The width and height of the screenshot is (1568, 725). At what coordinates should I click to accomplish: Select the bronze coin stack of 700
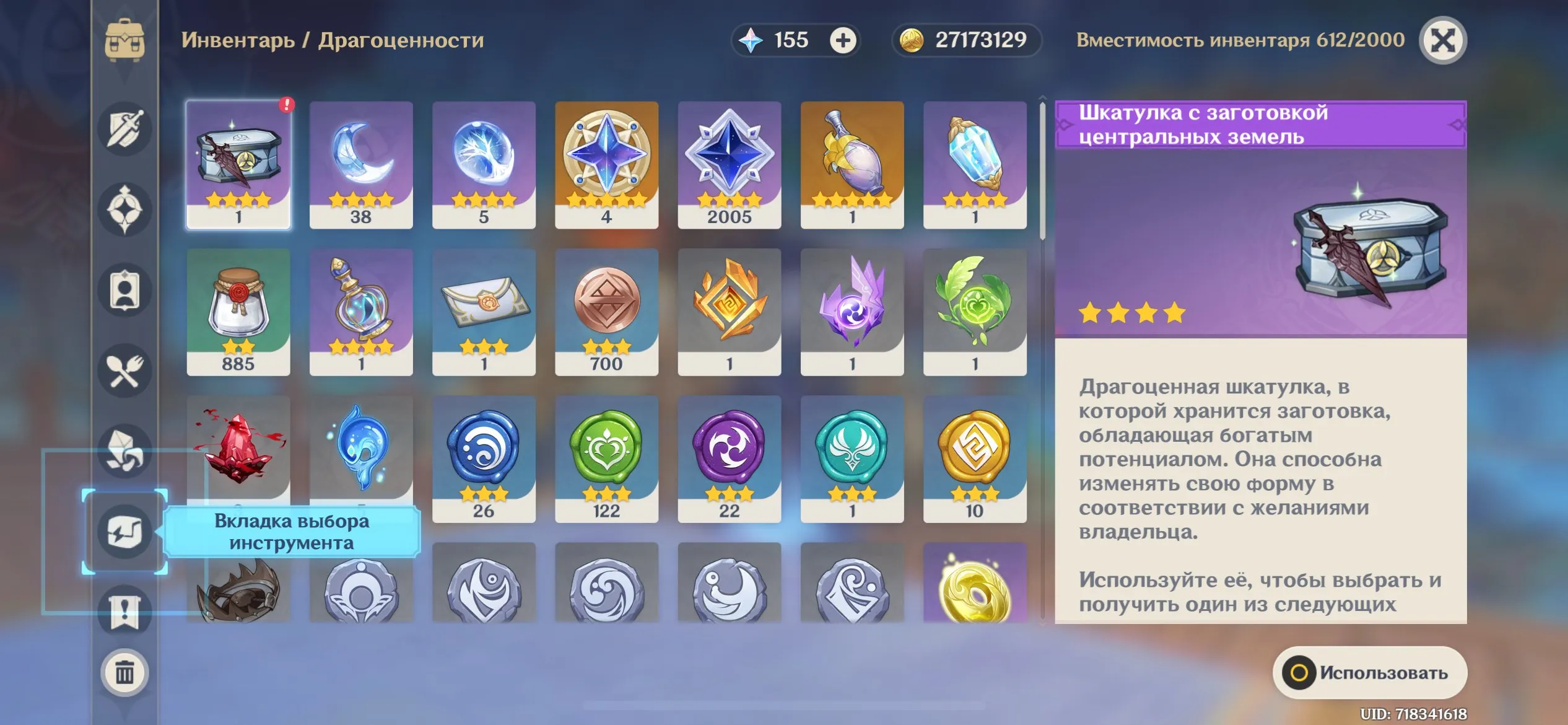pyautogui.click(x=606, y=312)
